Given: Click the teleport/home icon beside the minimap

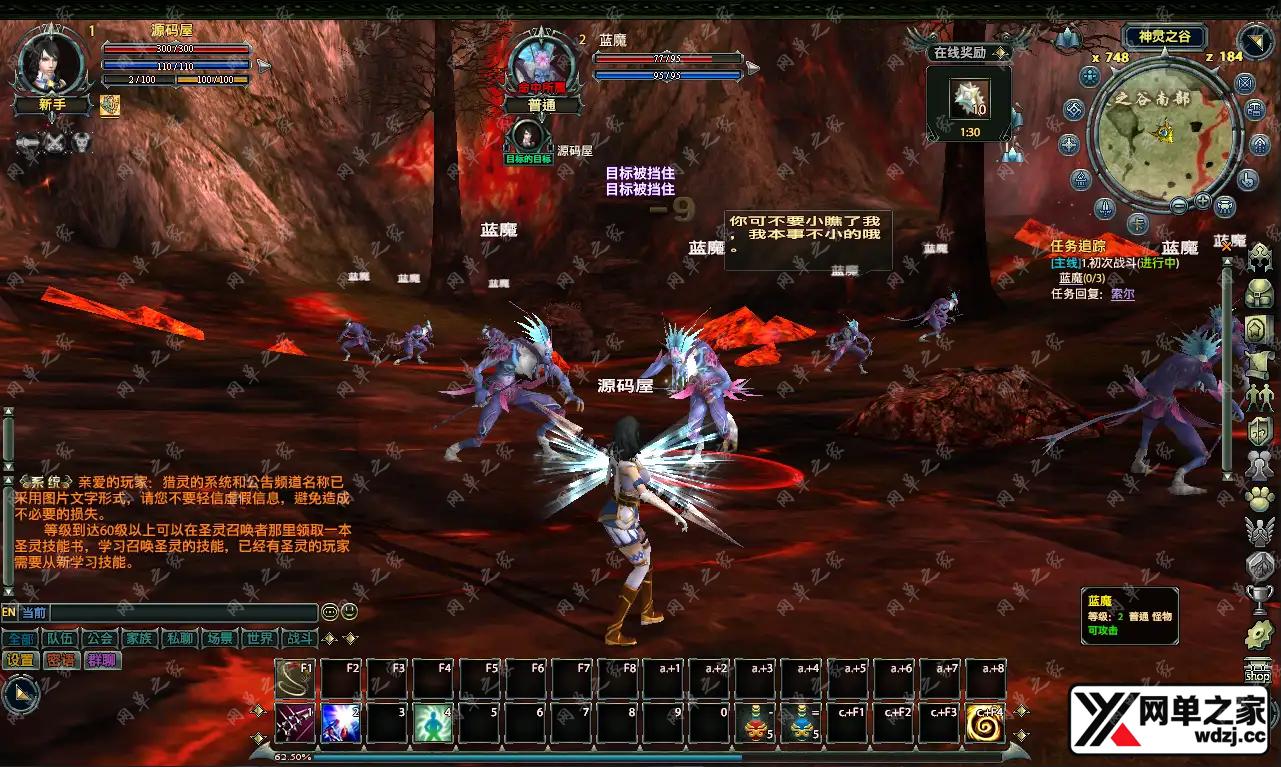Looking at the screenshot, I should 1258,145.
